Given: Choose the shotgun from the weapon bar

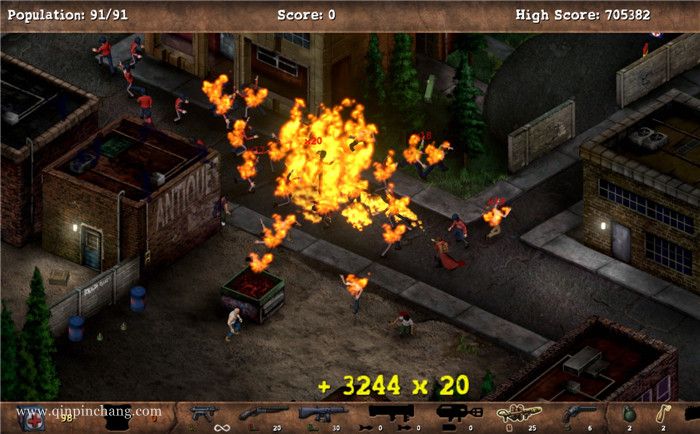Looking at the screenshot, I should 263,413.
